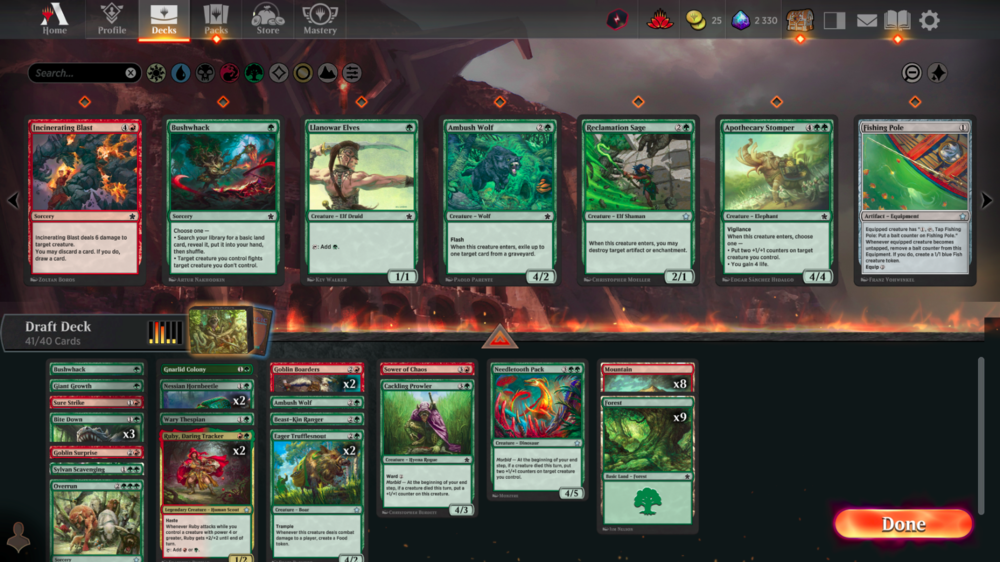
Task: Open the Home tab
Action: (x=54, y=19)
